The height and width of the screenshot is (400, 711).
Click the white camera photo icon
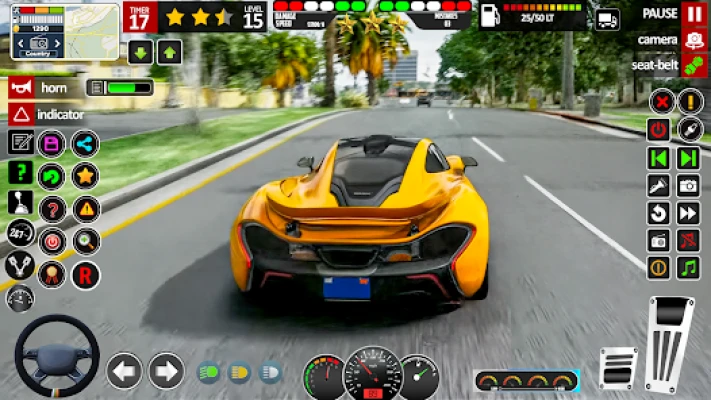pyautogui.click(x=688, y=185)
